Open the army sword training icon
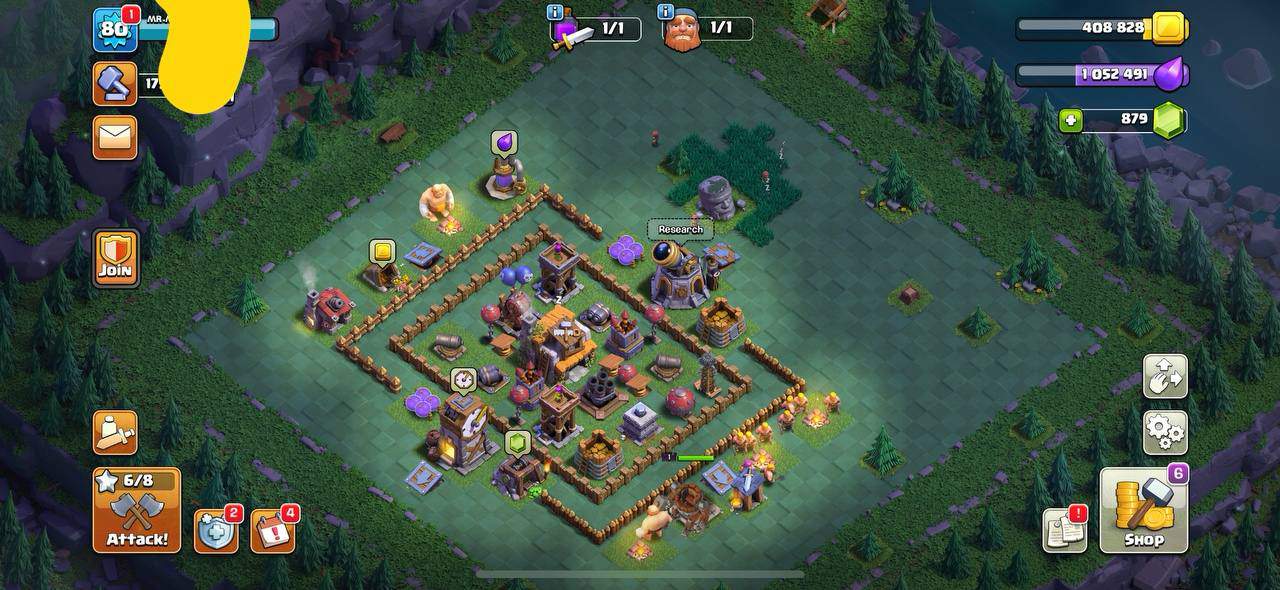1280x590 pixels. 115,432
